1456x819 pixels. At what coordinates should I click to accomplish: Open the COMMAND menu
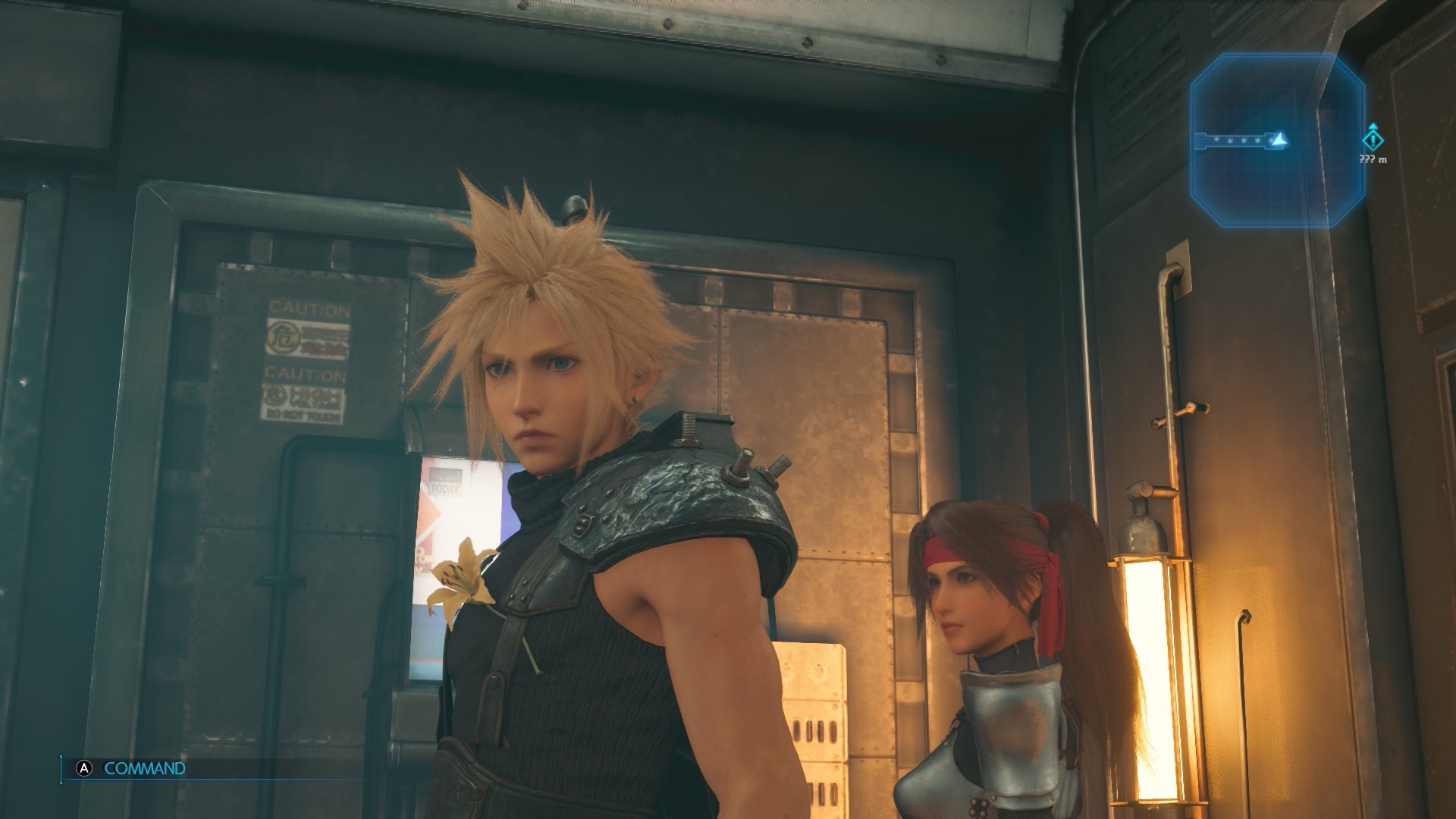click(x=144, y=768)
